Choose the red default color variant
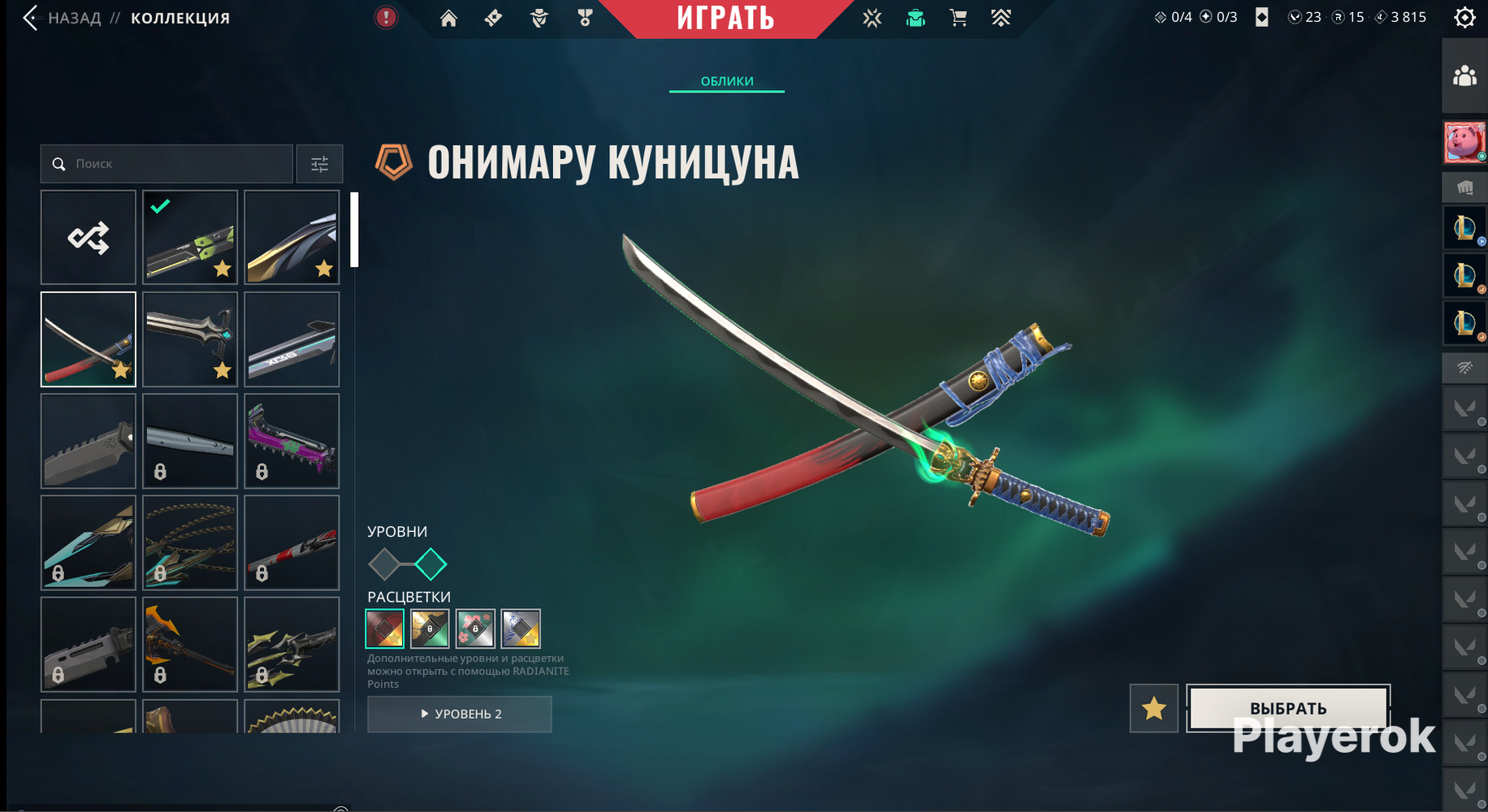Viewport: 1488px width, 812px height. (x=385, y=628)
